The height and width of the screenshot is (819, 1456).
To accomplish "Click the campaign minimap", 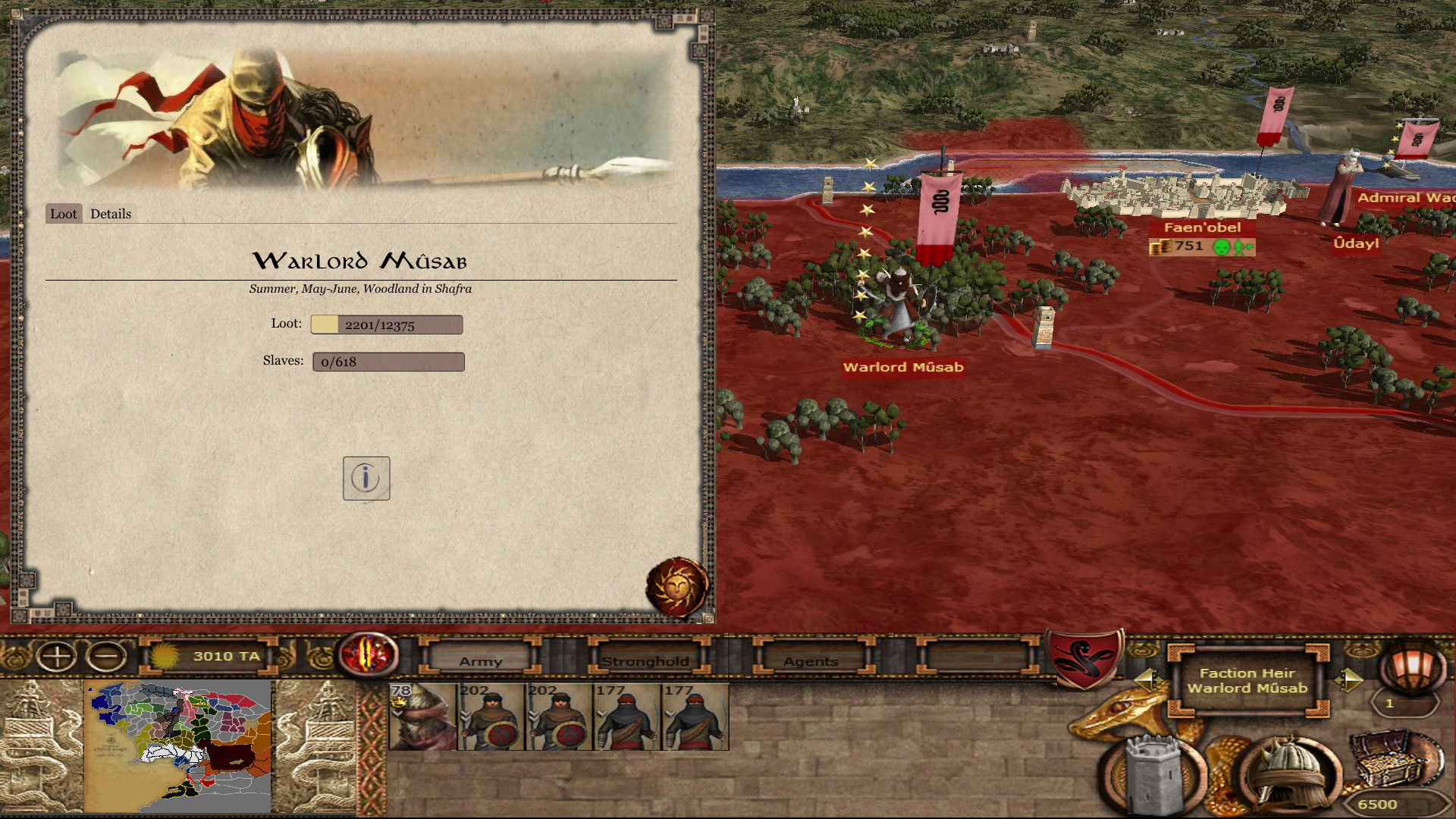I will [x=179, y=747].
